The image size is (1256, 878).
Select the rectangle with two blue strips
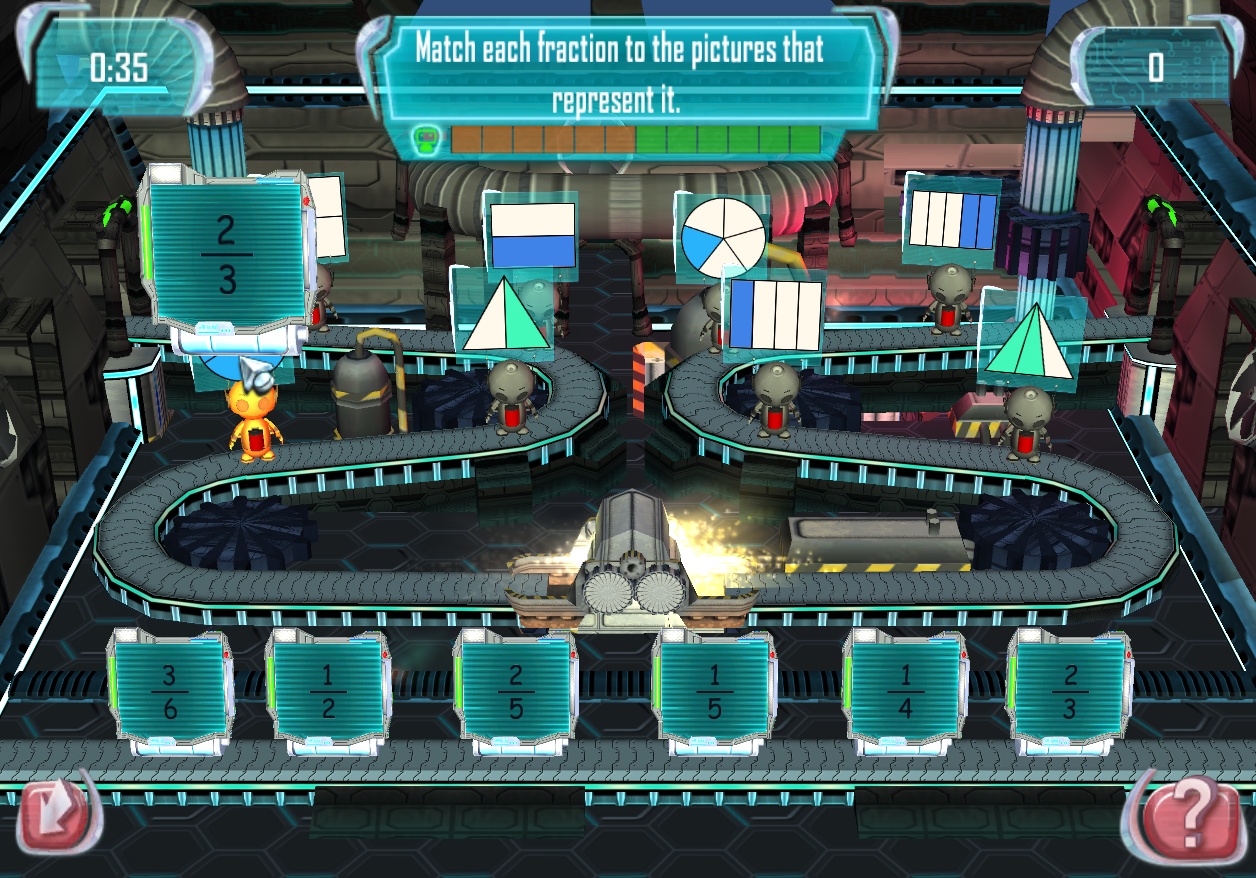952,220
